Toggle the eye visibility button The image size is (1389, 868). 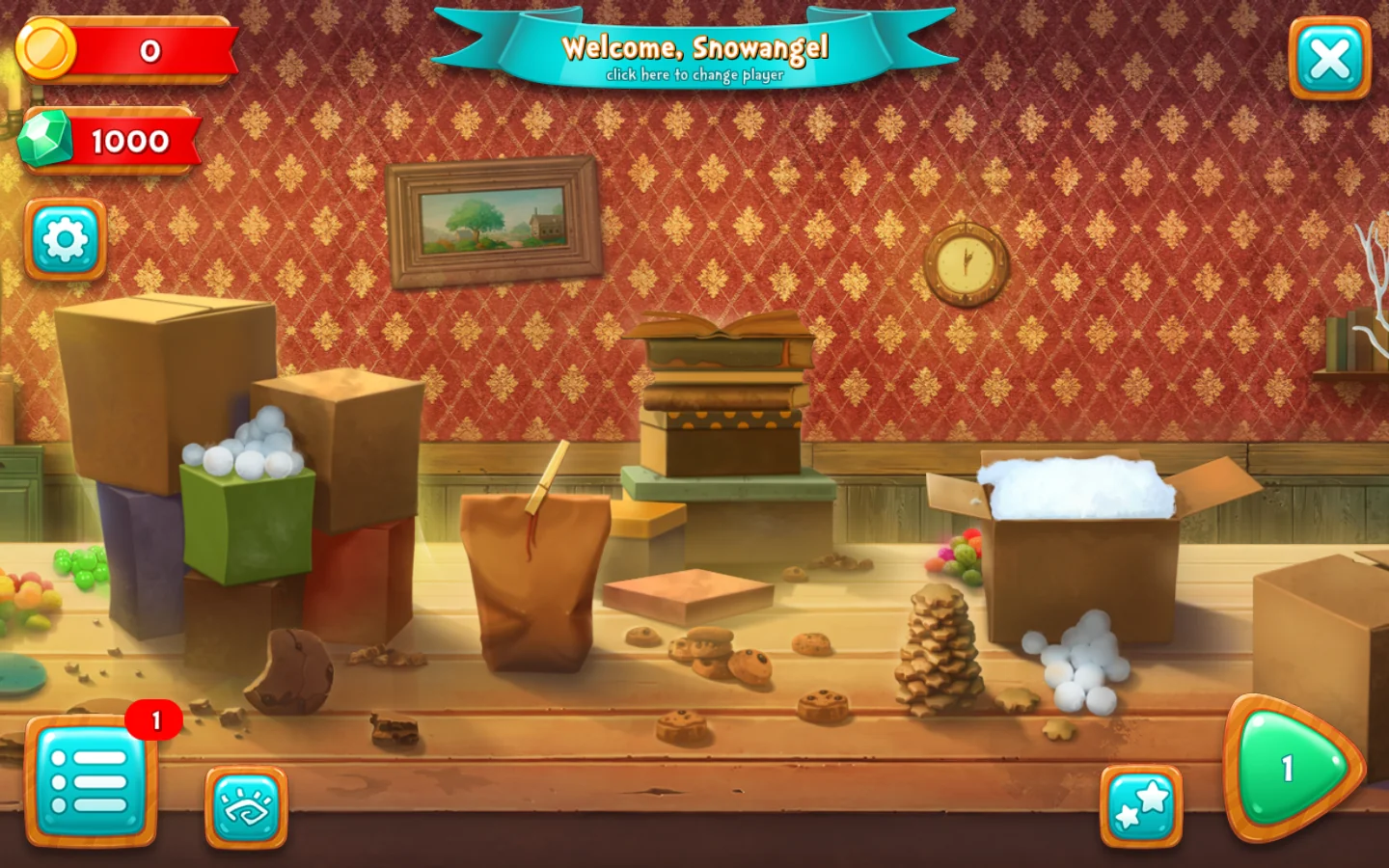coord(246,807)
